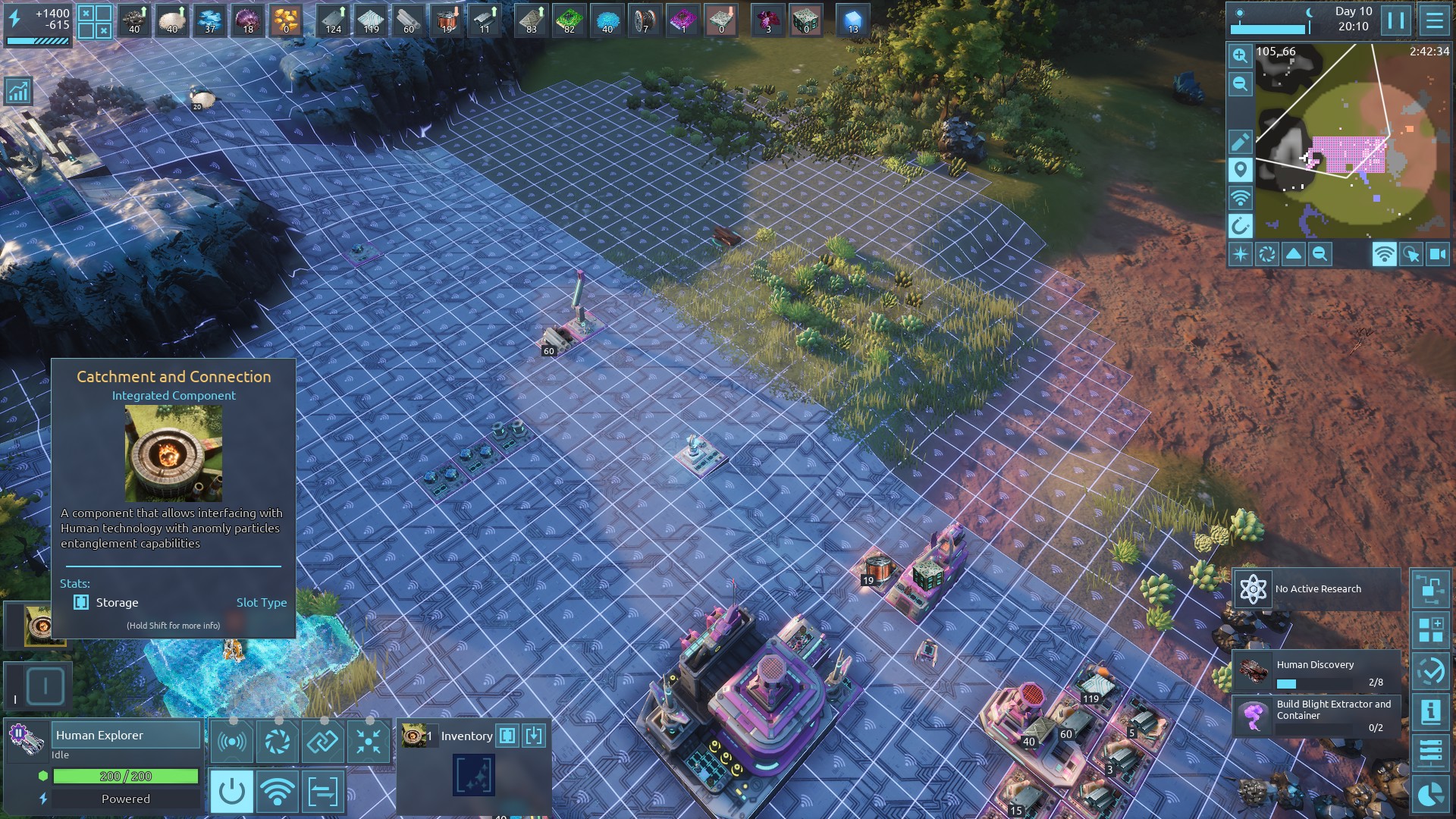Zoom in on the minimap
1456x819 pixels.
(1240, 55)
